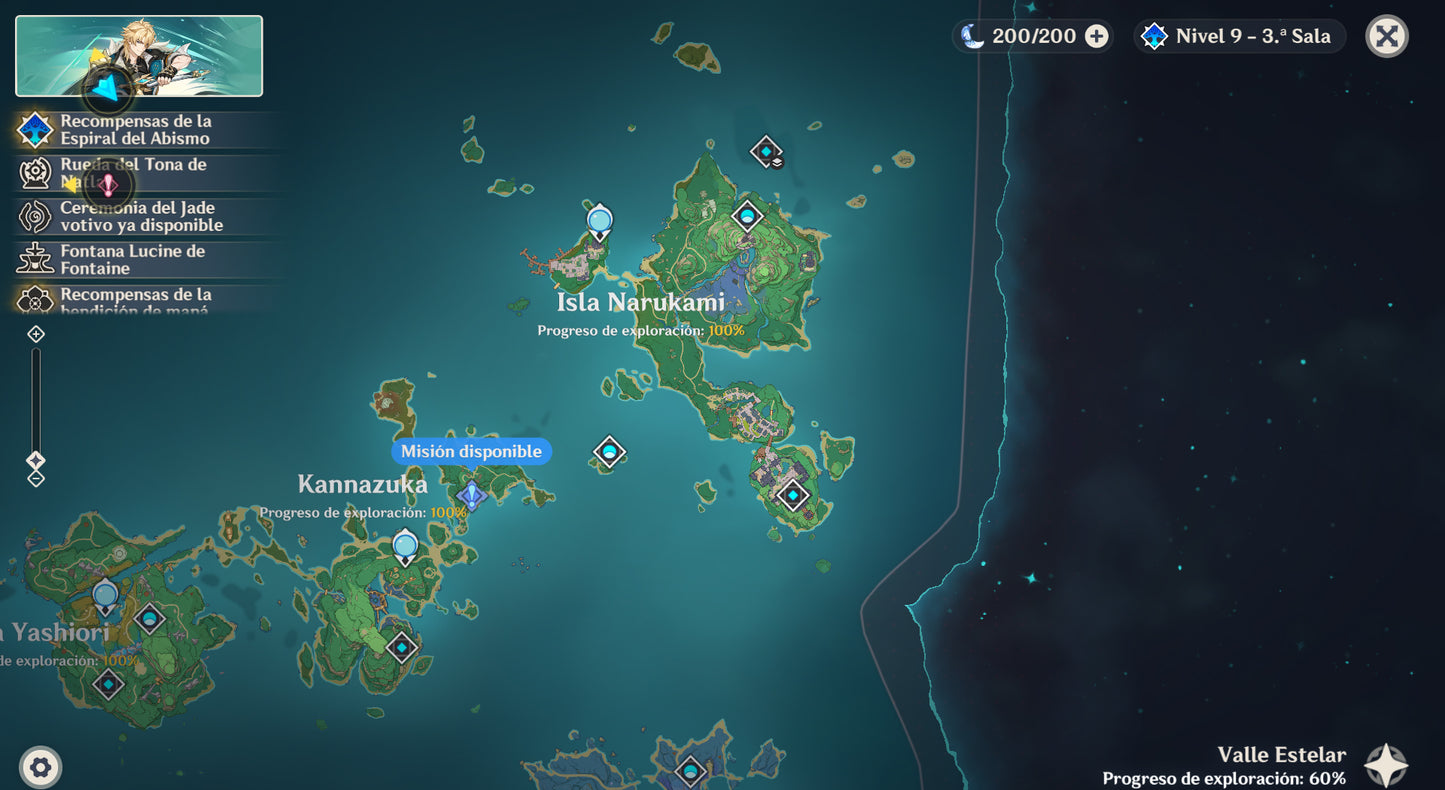The width and height of the screenshot is (1445, 790).
Task: Click the character banner thumbnail
Action: [139, 56]
